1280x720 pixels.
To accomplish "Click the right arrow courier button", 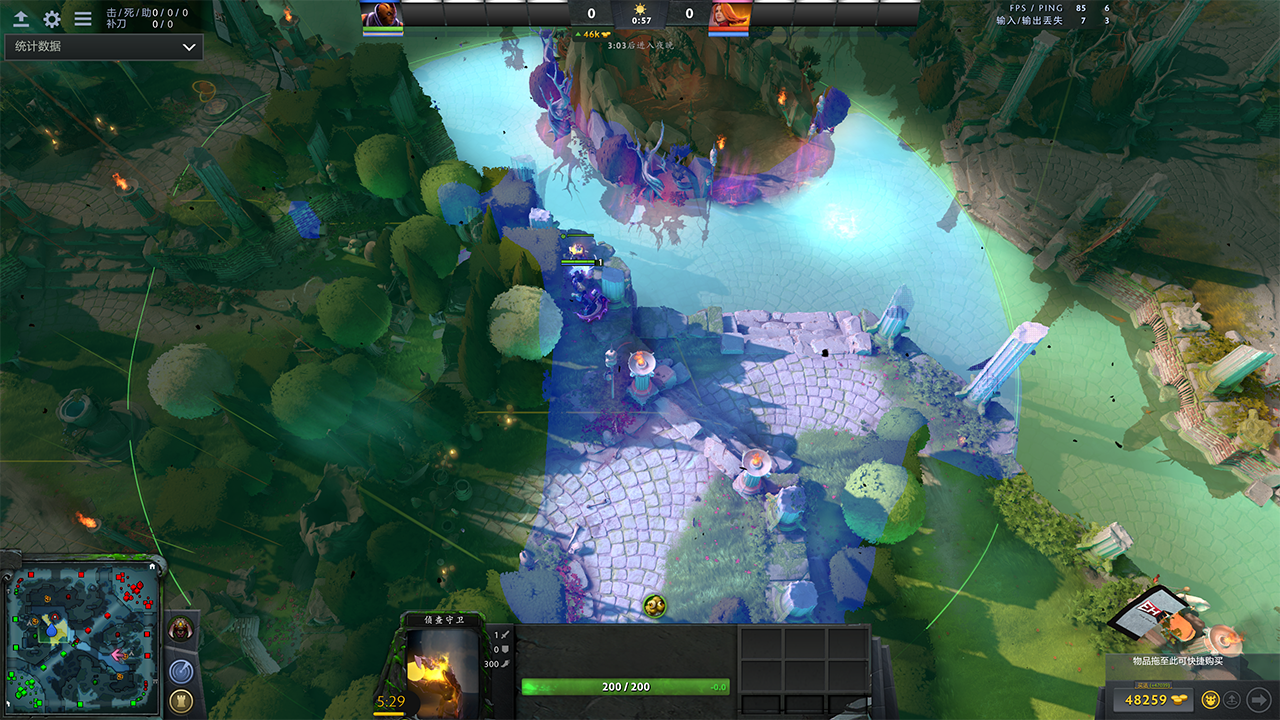I will tap(1259, 699).
